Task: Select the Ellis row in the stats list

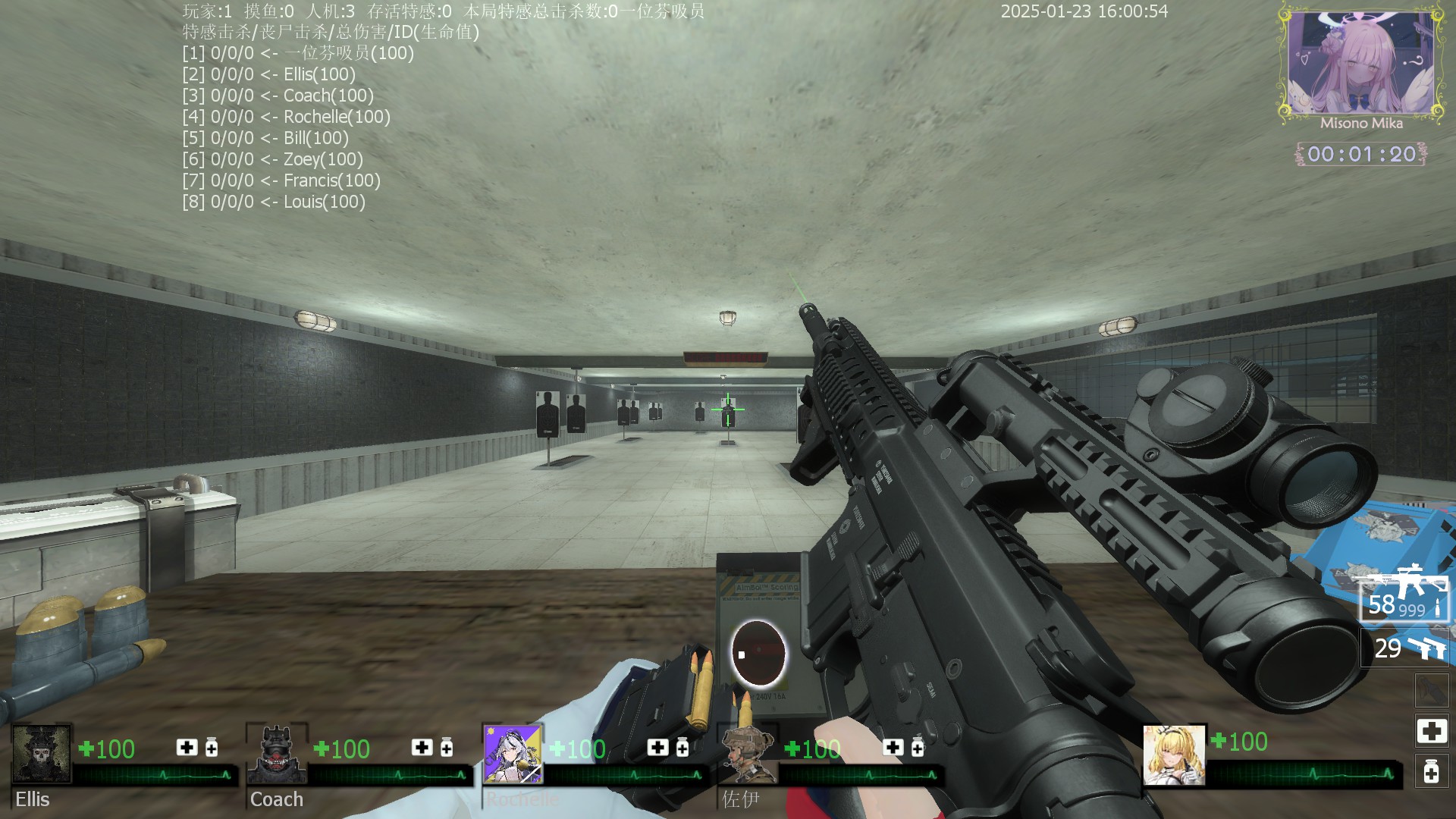Action: (269, 74)
